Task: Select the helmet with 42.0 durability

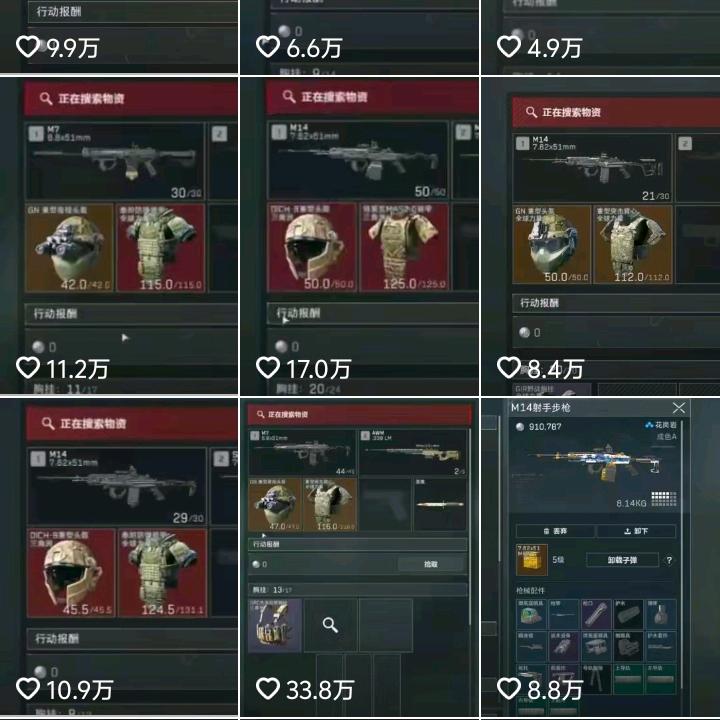Action: pyautogui.click(x=69, y=248)
